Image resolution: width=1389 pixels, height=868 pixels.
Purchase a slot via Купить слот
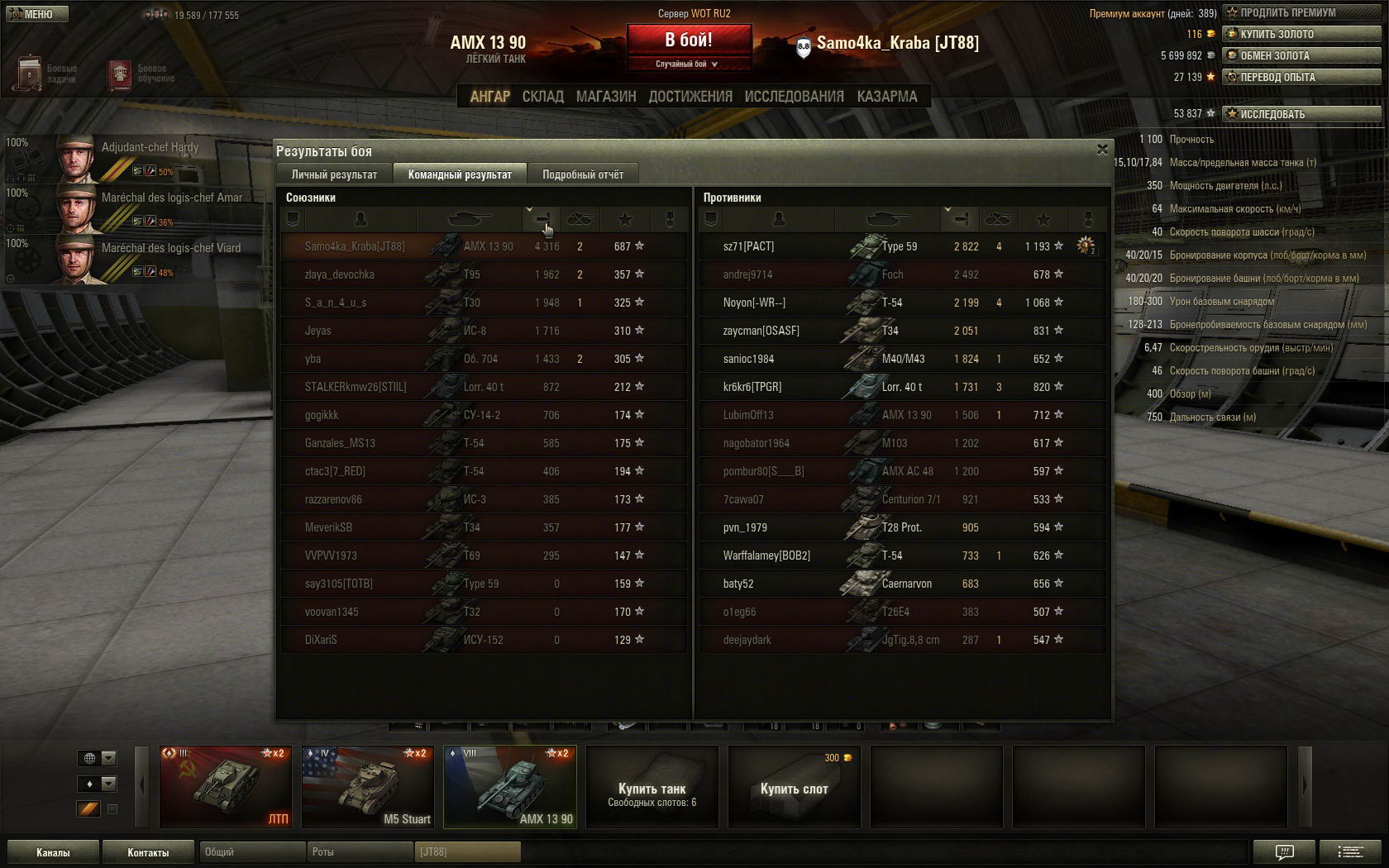tap(794, 787)
